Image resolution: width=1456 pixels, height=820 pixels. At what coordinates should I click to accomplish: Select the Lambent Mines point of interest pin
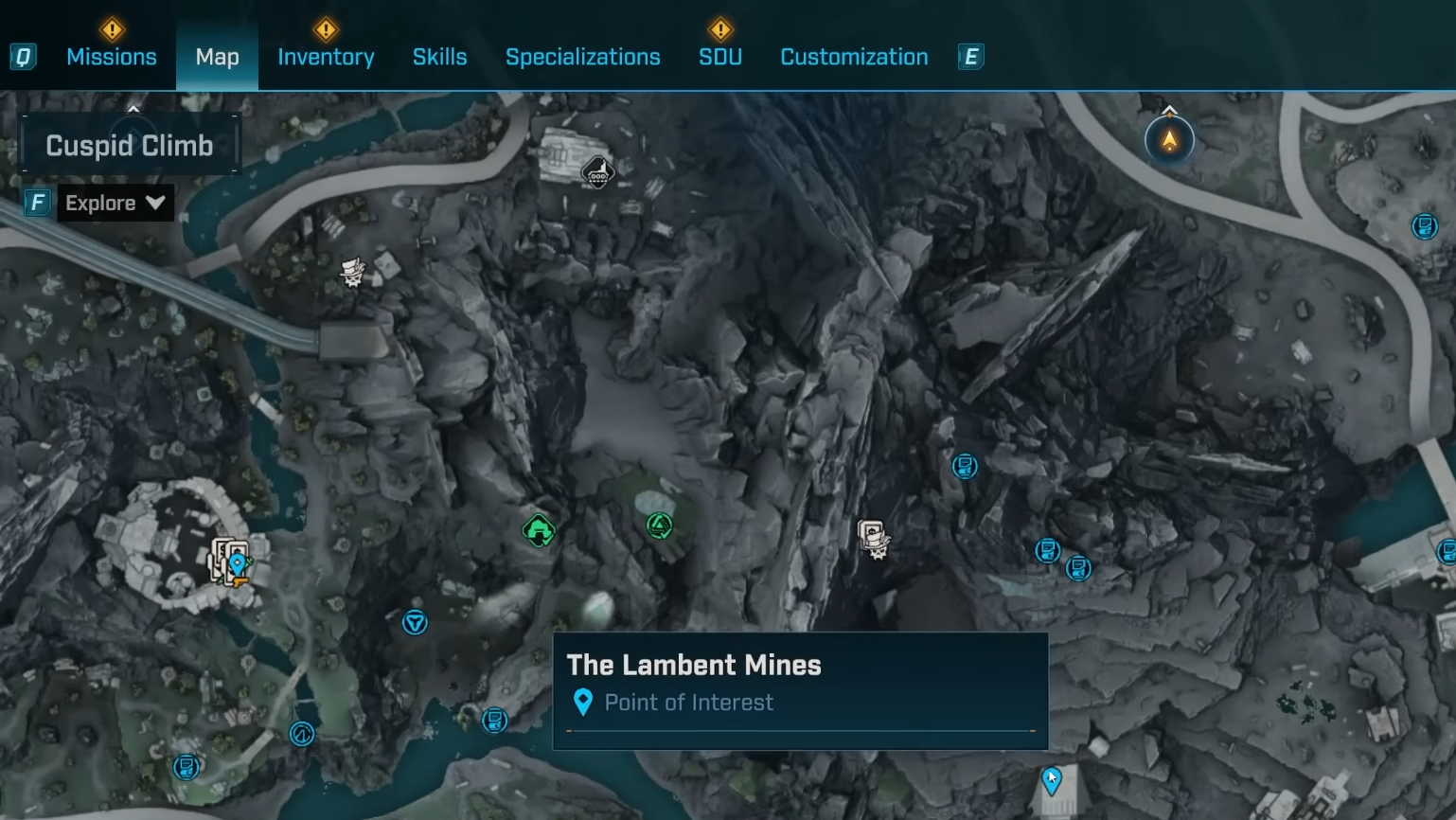coord(1052,780)
